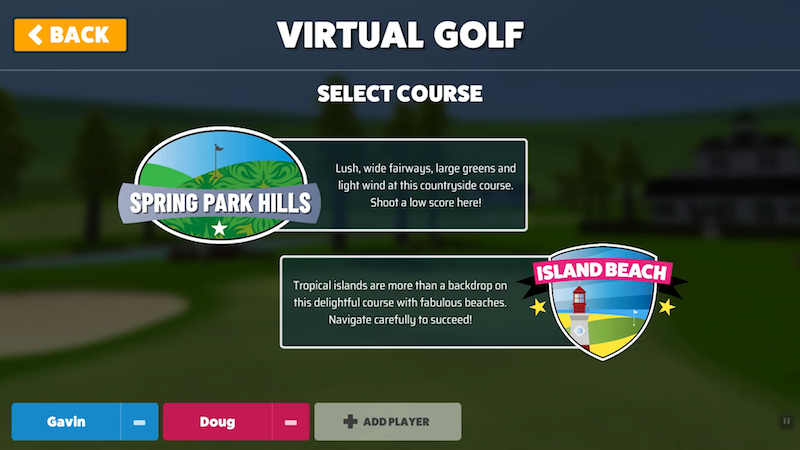Screen dimensions: 800x450
Task: Select the Island Beach course
Action: coord(480,301)
